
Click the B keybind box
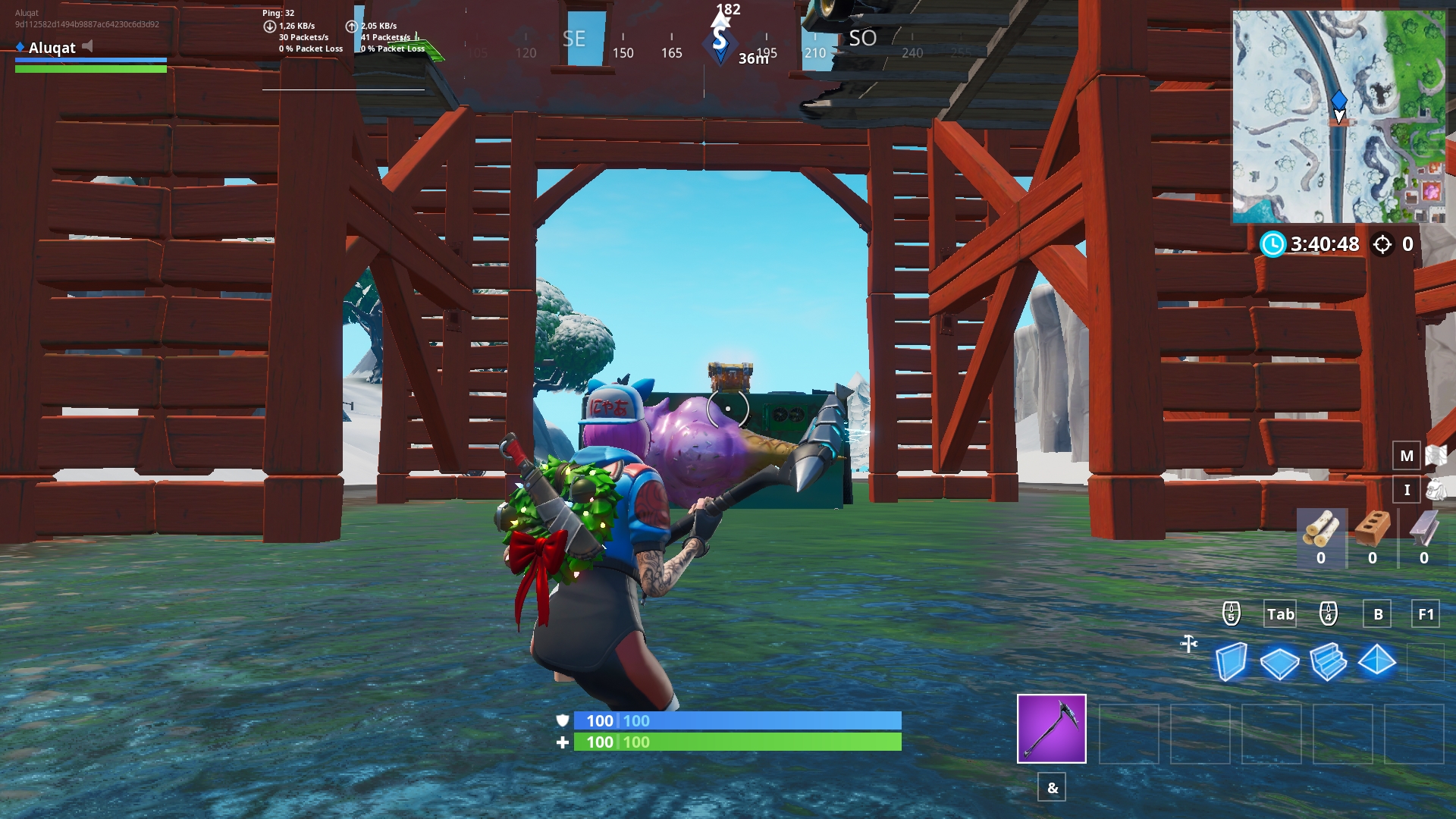coord(1377,614)
